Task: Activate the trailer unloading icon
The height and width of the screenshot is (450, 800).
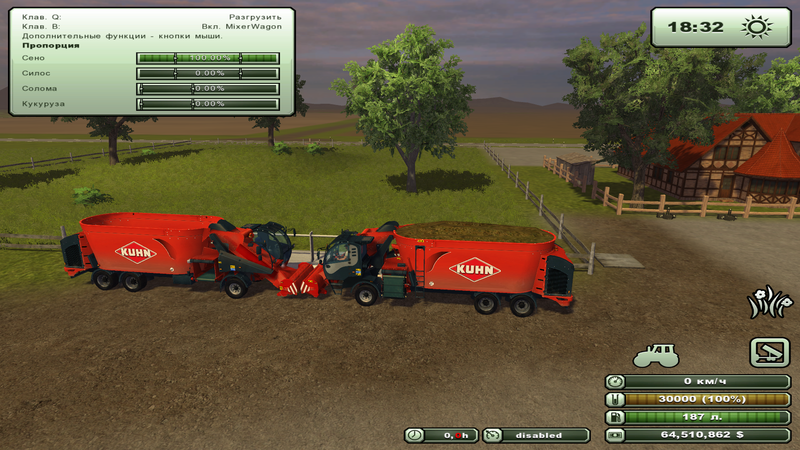Action: (769, 351)
